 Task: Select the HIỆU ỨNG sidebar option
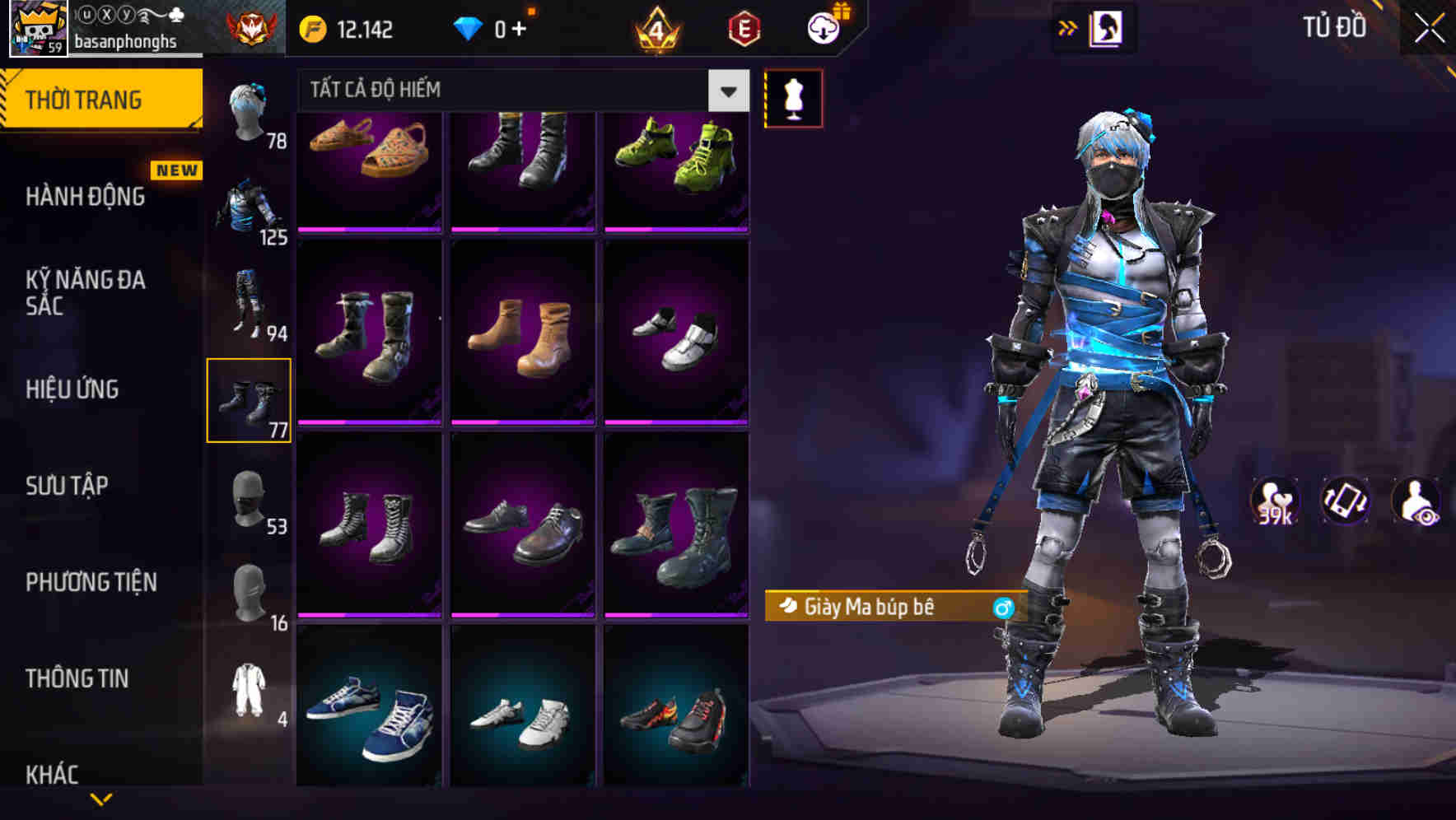pos(72,389)
